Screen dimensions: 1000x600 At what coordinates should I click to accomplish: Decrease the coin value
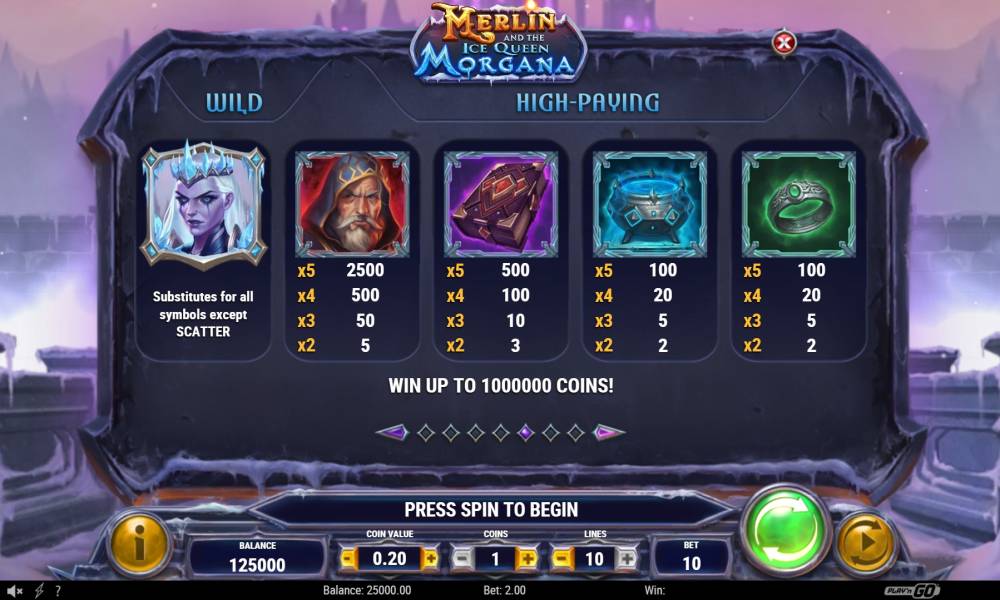pos(349,559)
